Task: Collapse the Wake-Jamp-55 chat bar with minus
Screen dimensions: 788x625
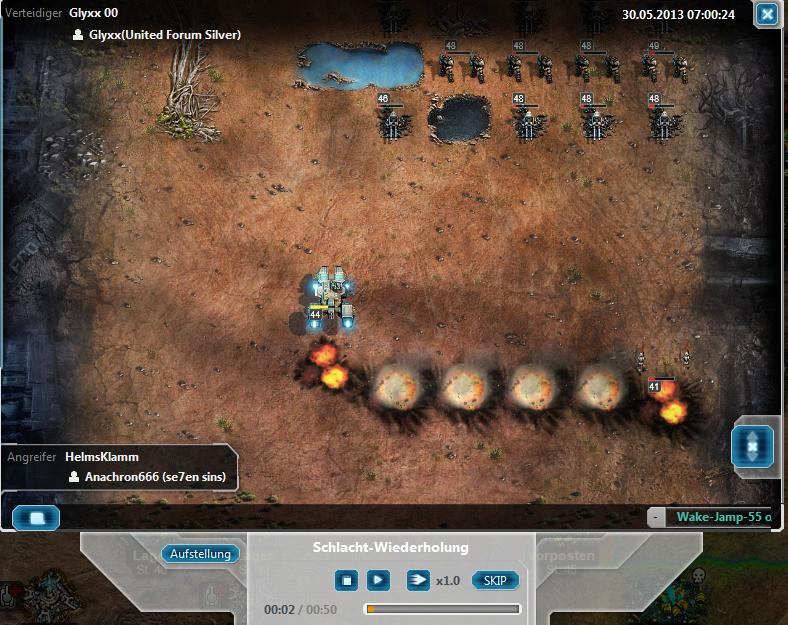Action: pyautogui.click(x=654, y=517)
